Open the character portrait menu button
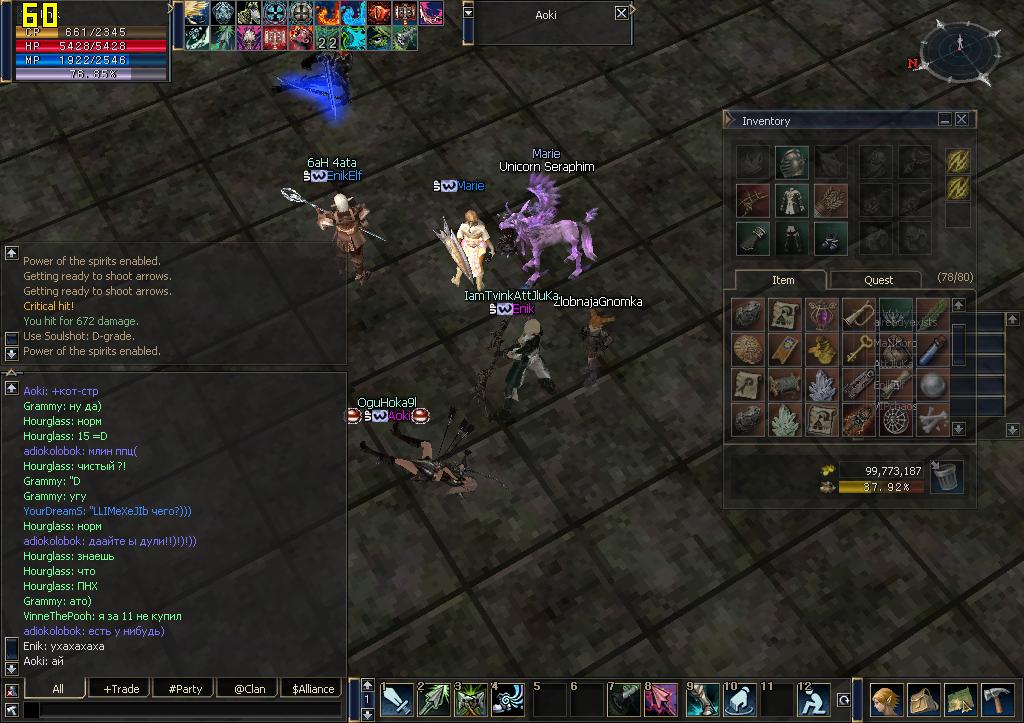The image size is (1024, 723). pyautogui.click(x=887, y=699)
